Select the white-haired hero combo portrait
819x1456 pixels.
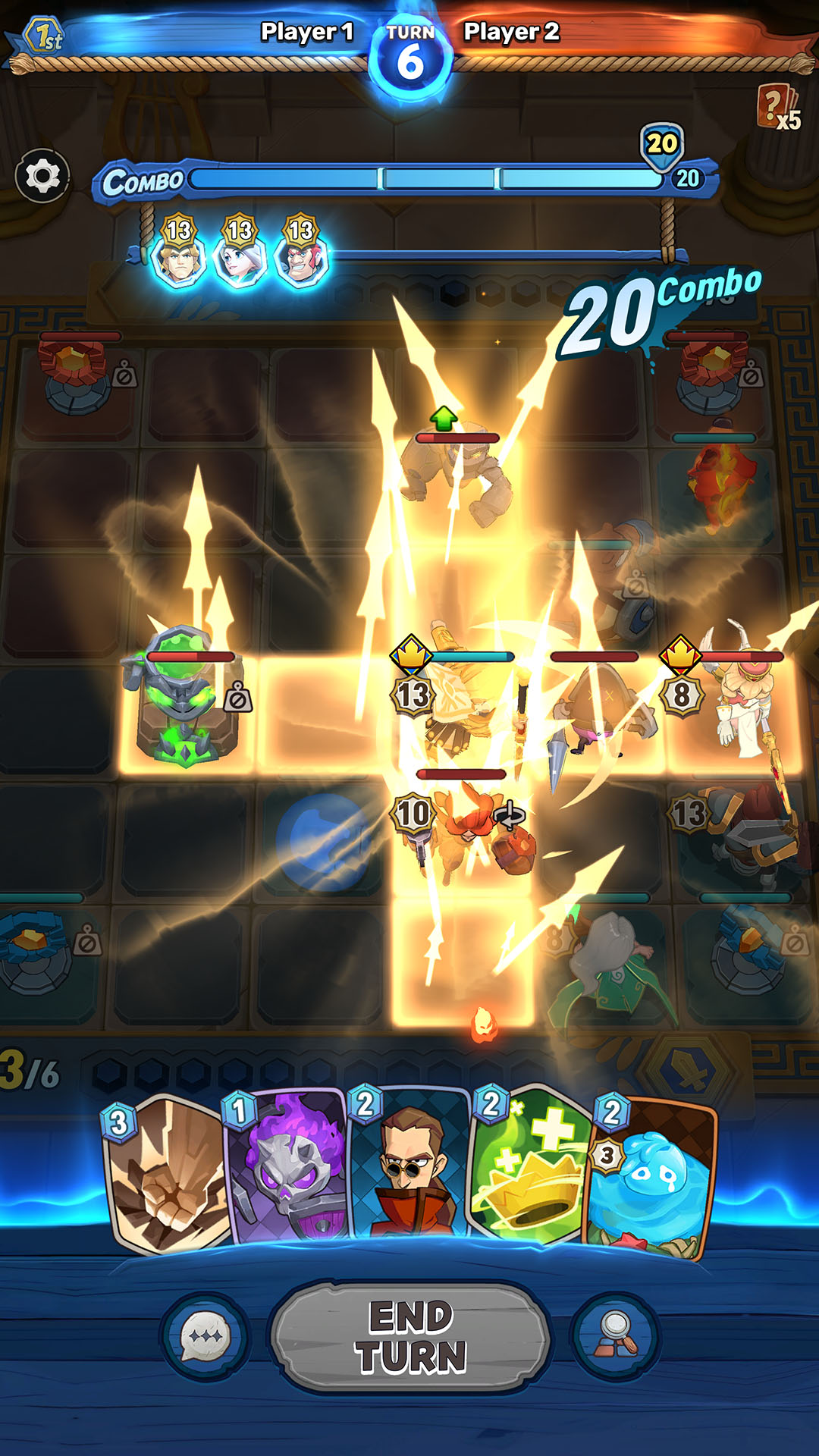tap(240, 258)
